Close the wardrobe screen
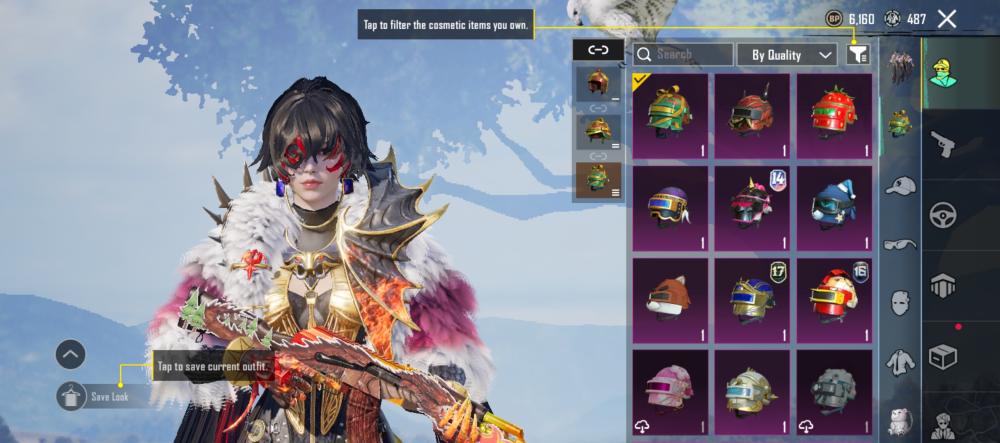Image resolution: width=1000 pixels, height=443 pixels. (x=947, y=18)
